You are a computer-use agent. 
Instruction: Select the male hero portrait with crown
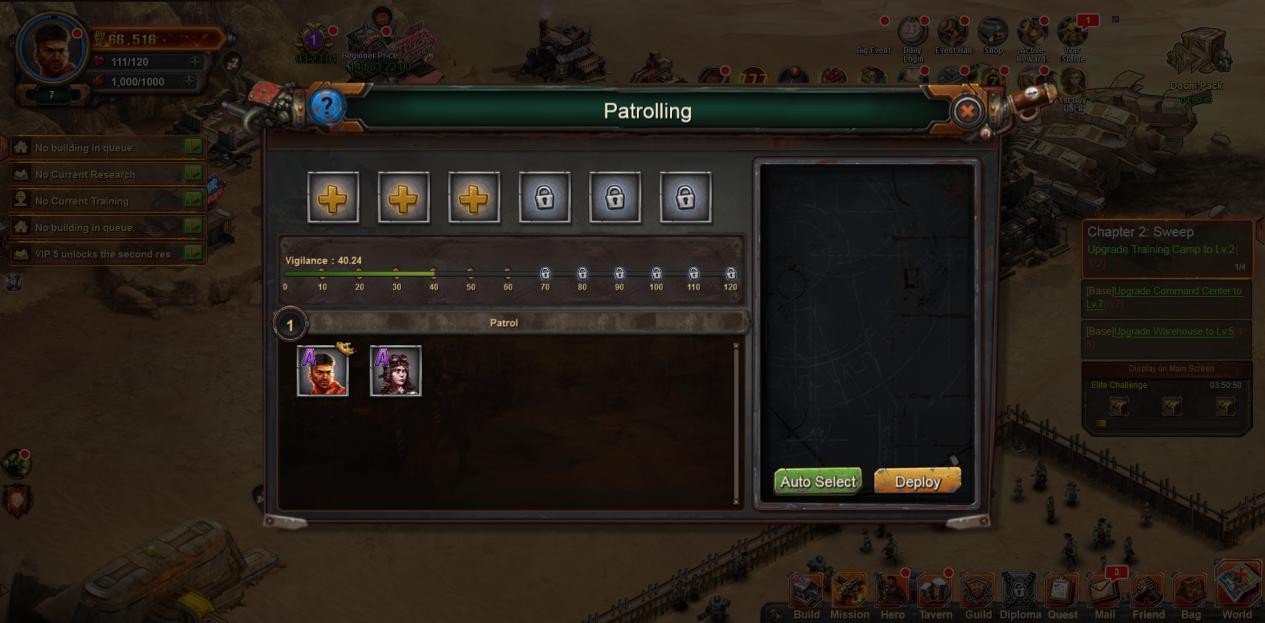323,371
